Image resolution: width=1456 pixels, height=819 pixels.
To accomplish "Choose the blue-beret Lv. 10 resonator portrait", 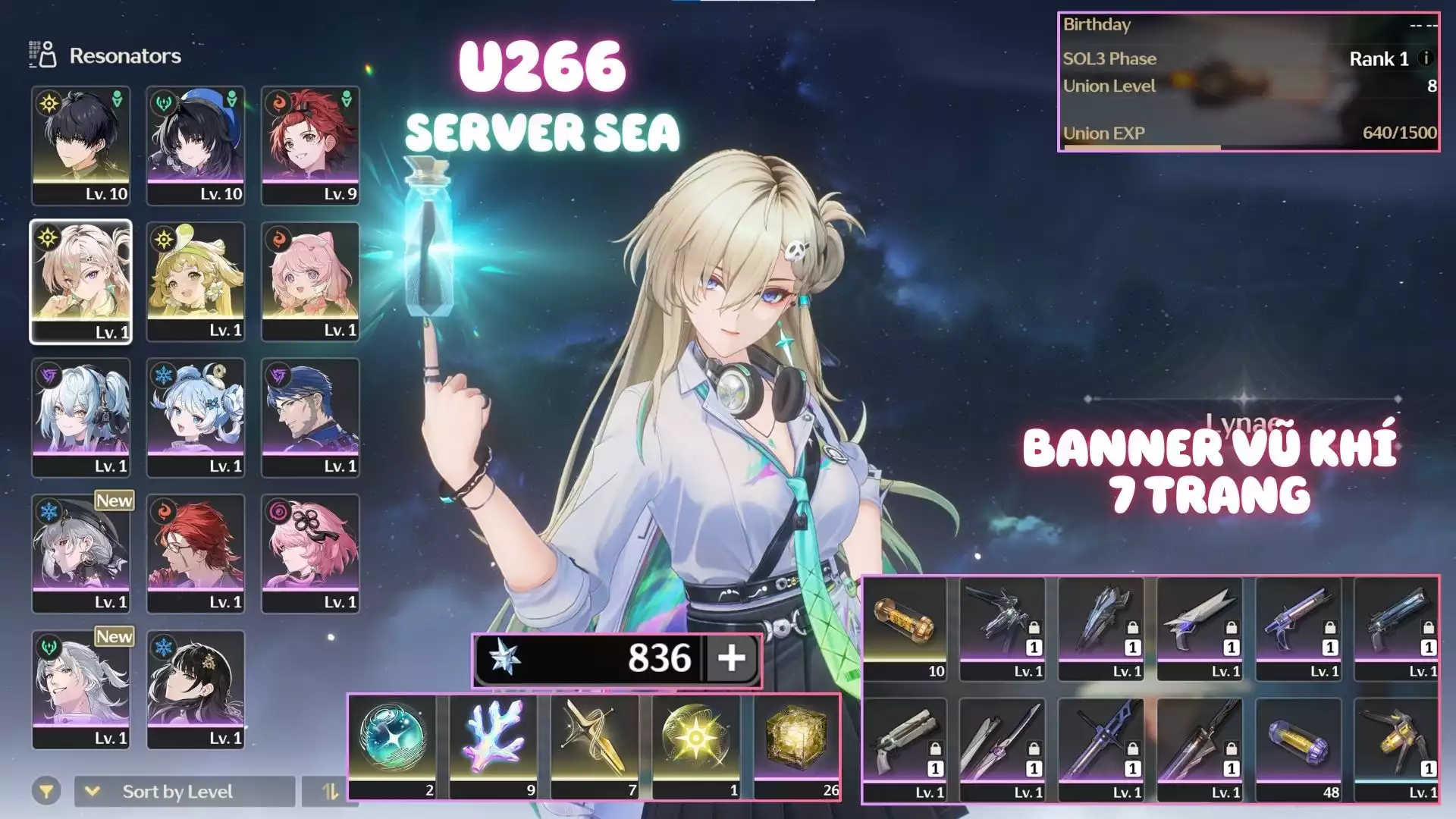I will point(196,145).
